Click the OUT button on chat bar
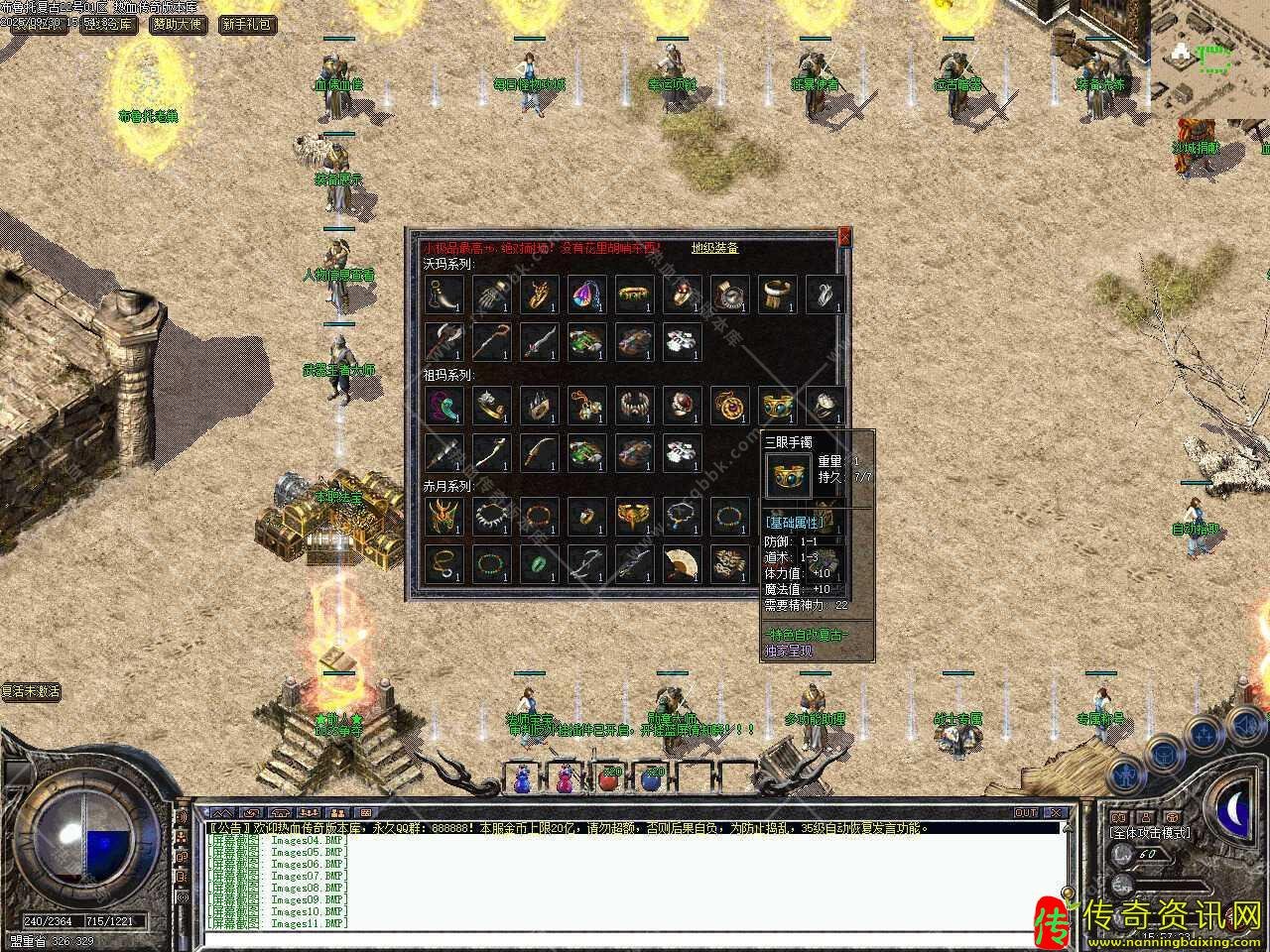The image size is (1270, 952). tap(1026, 813)
